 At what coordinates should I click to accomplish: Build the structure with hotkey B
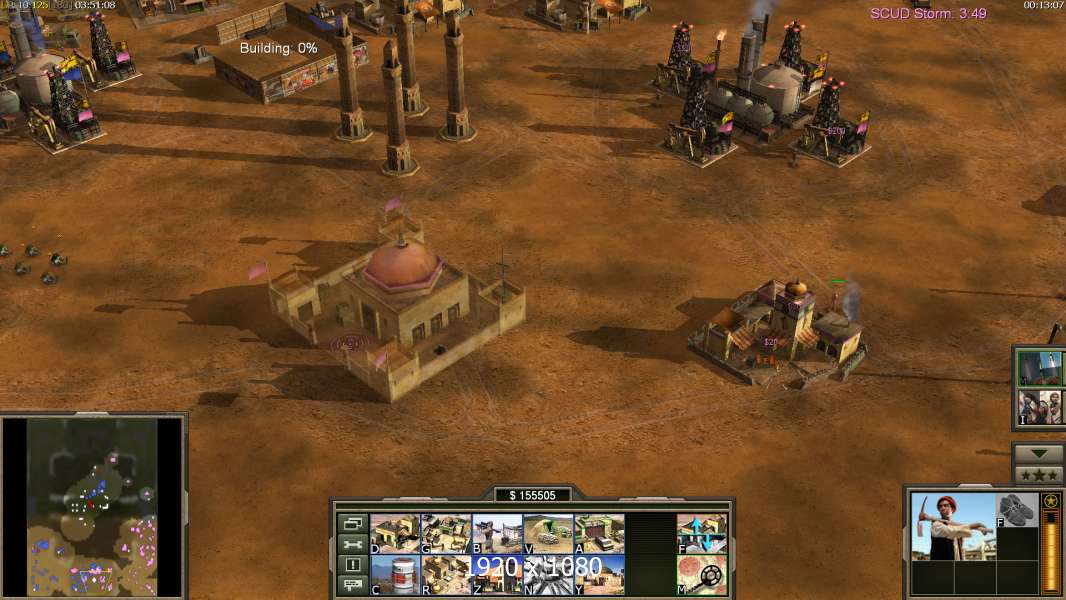[x=497, y=533]
